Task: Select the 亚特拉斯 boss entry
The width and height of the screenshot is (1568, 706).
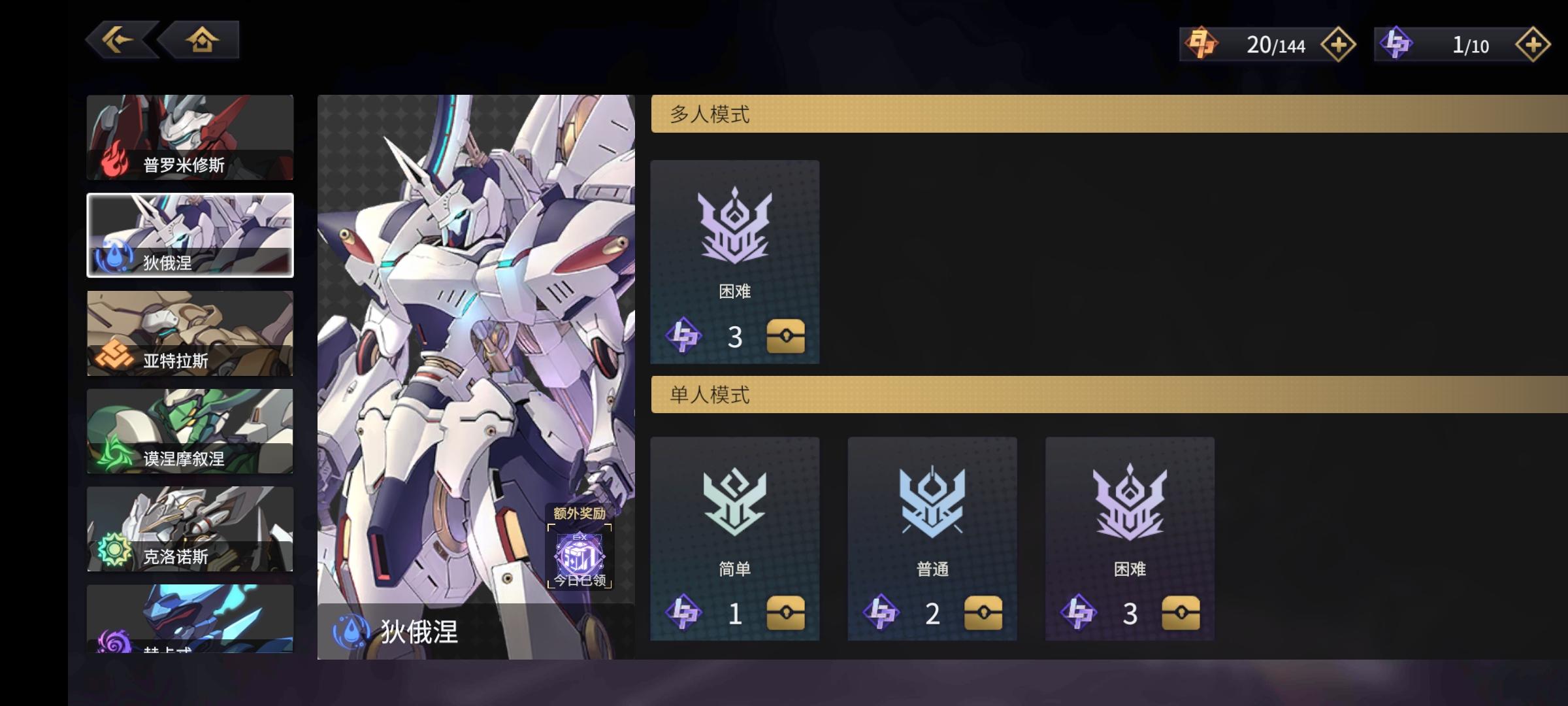Action: coord(189,333)
